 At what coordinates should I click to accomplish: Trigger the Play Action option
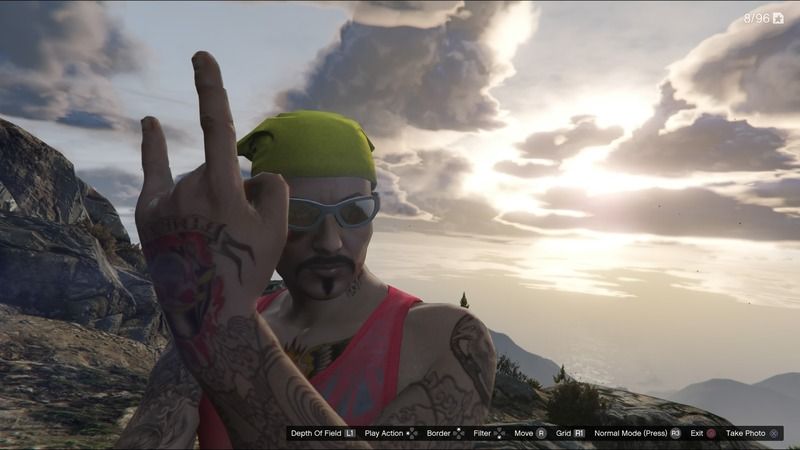[391, 433]
